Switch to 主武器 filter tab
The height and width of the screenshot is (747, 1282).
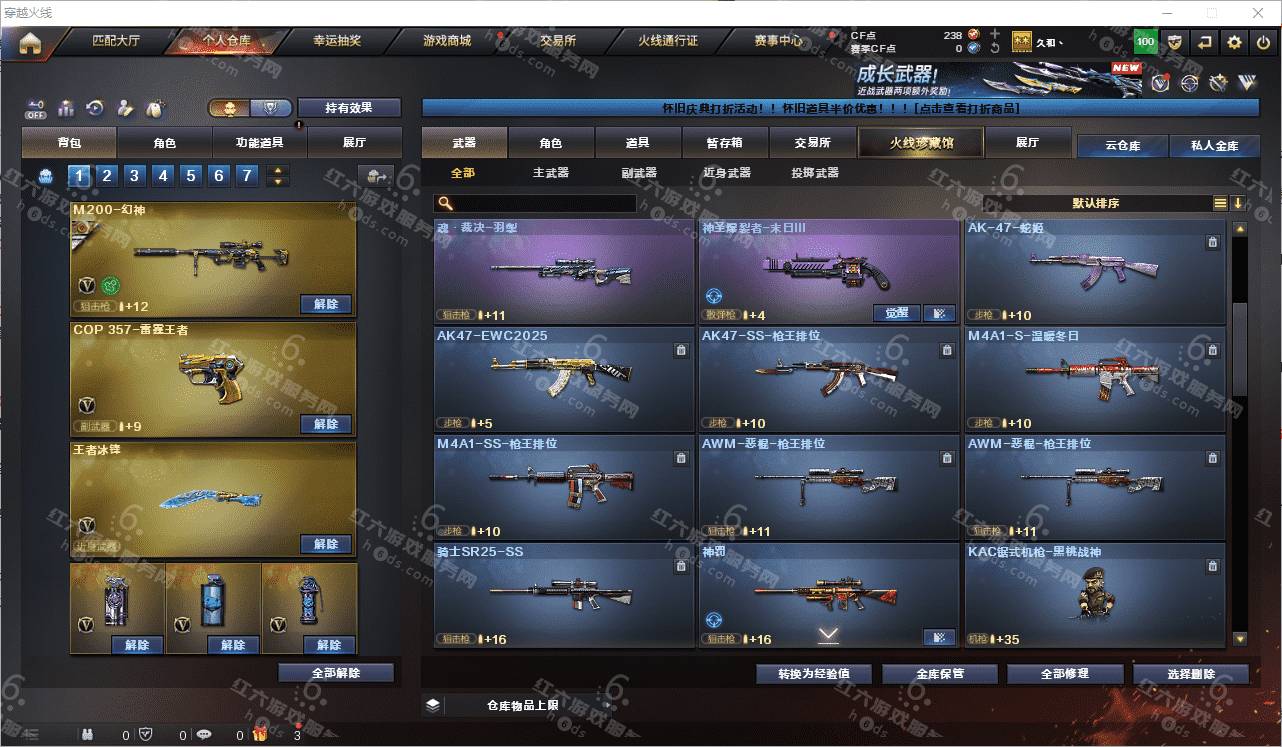tap(550, 173)
